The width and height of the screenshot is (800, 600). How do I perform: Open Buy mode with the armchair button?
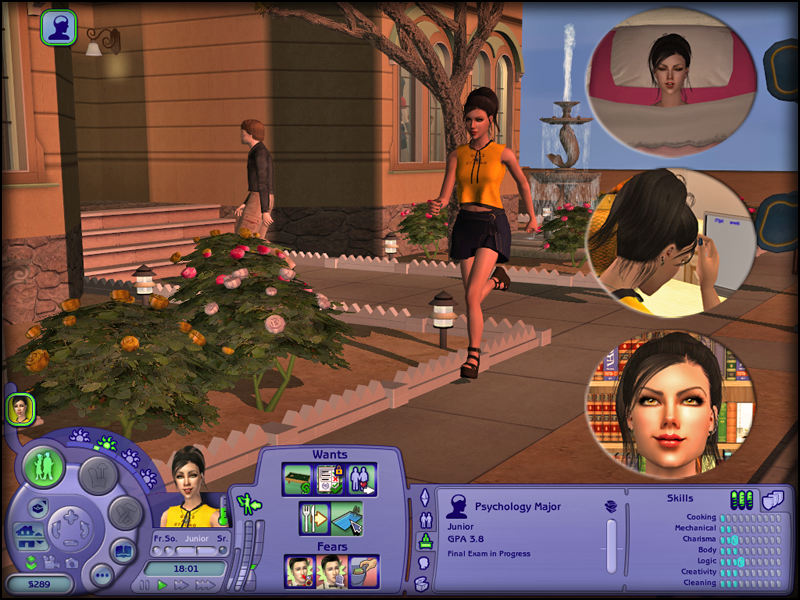pos(97,475)
